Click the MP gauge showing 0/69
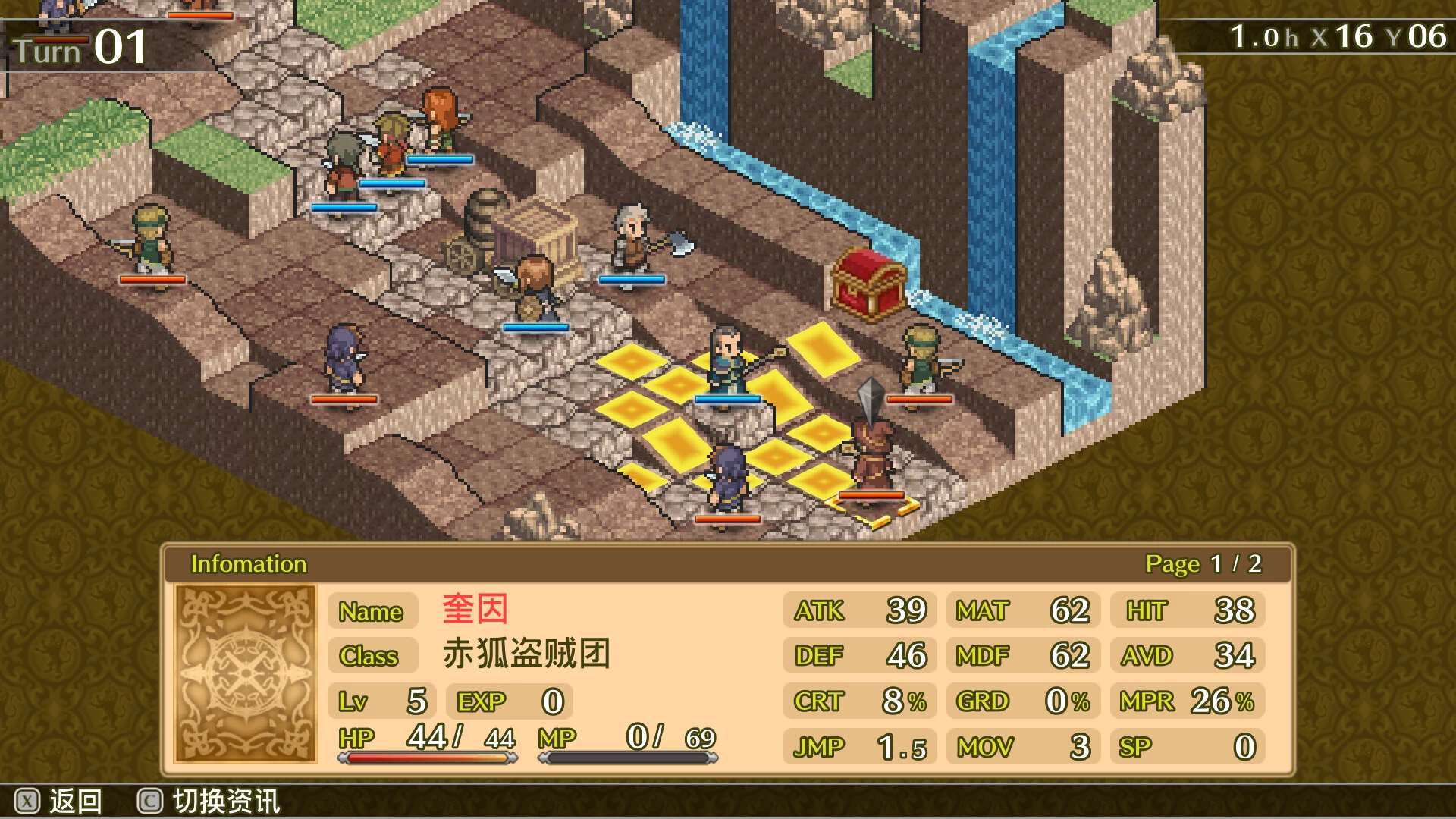 629,745
